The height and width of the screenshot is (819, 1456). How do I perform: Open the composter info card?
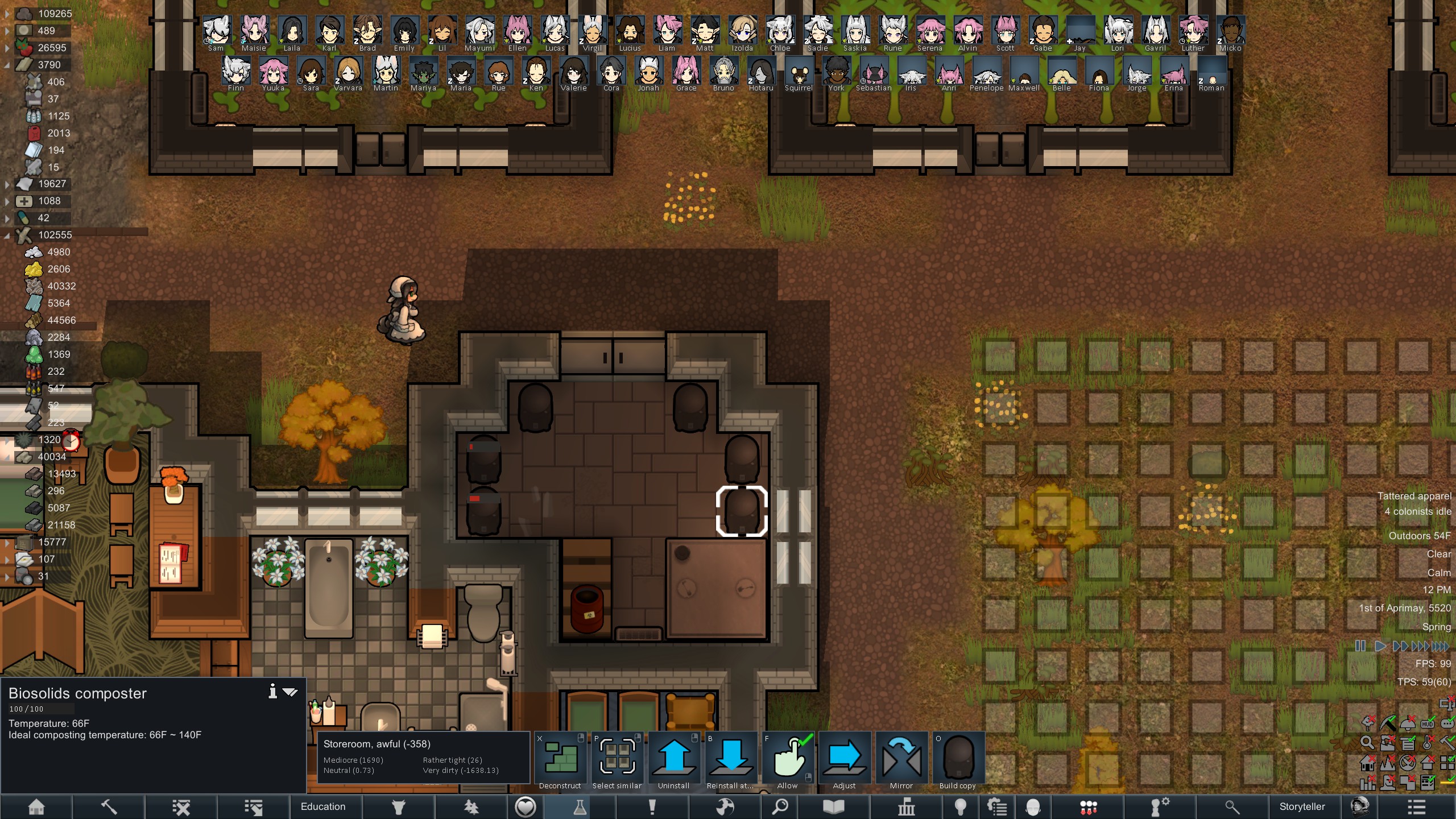273,692
